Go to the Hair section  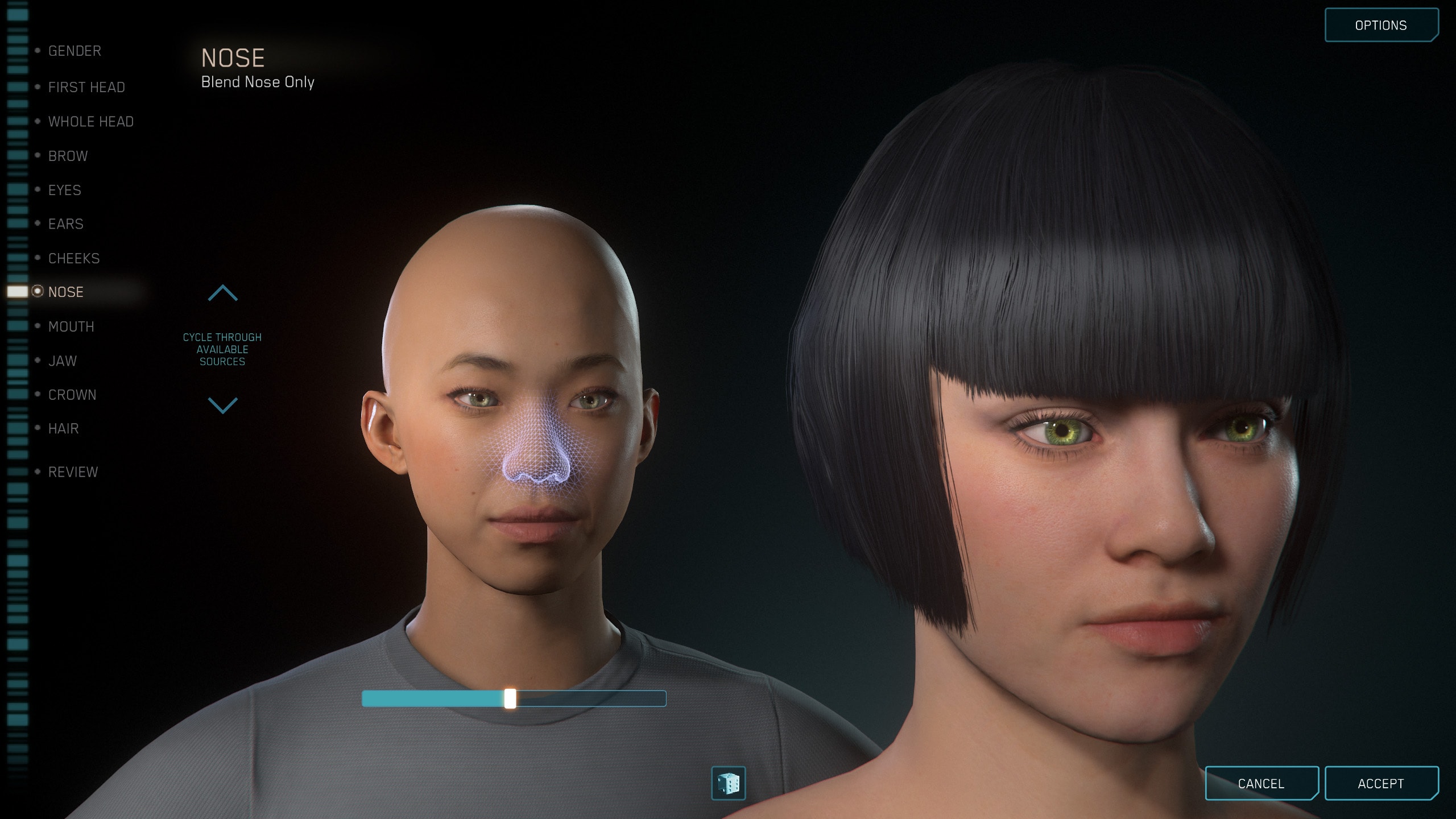click(x=64, y=428)
